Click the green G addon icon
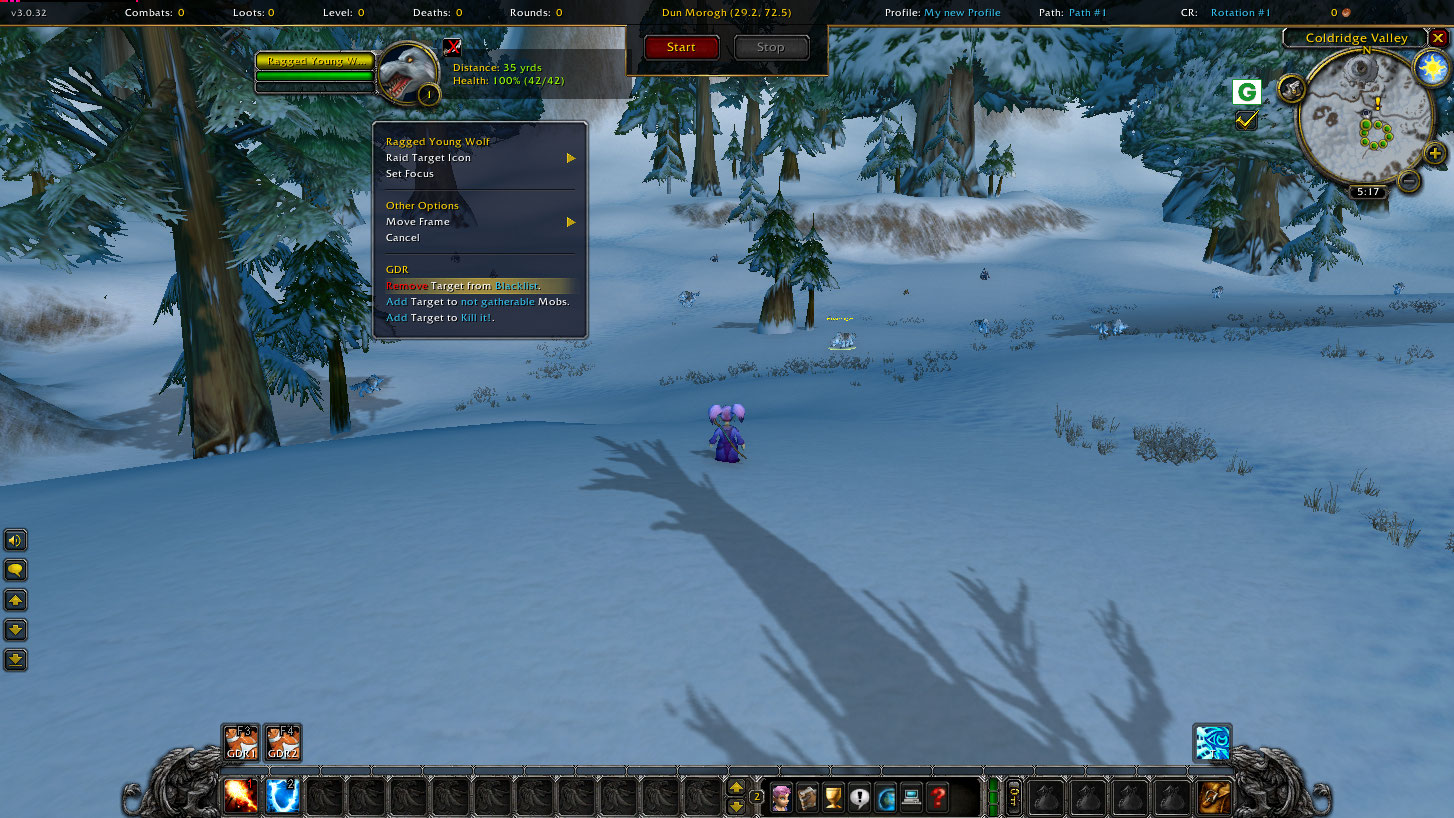 point(1246,93)
